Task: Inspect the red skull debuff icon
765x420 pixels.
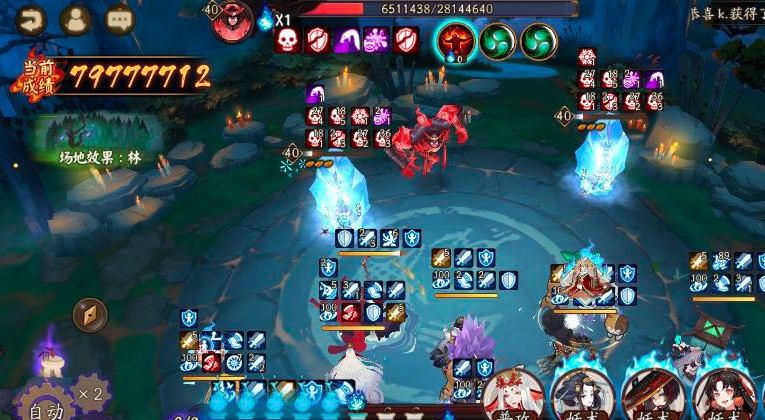Action: pos(287,40)
